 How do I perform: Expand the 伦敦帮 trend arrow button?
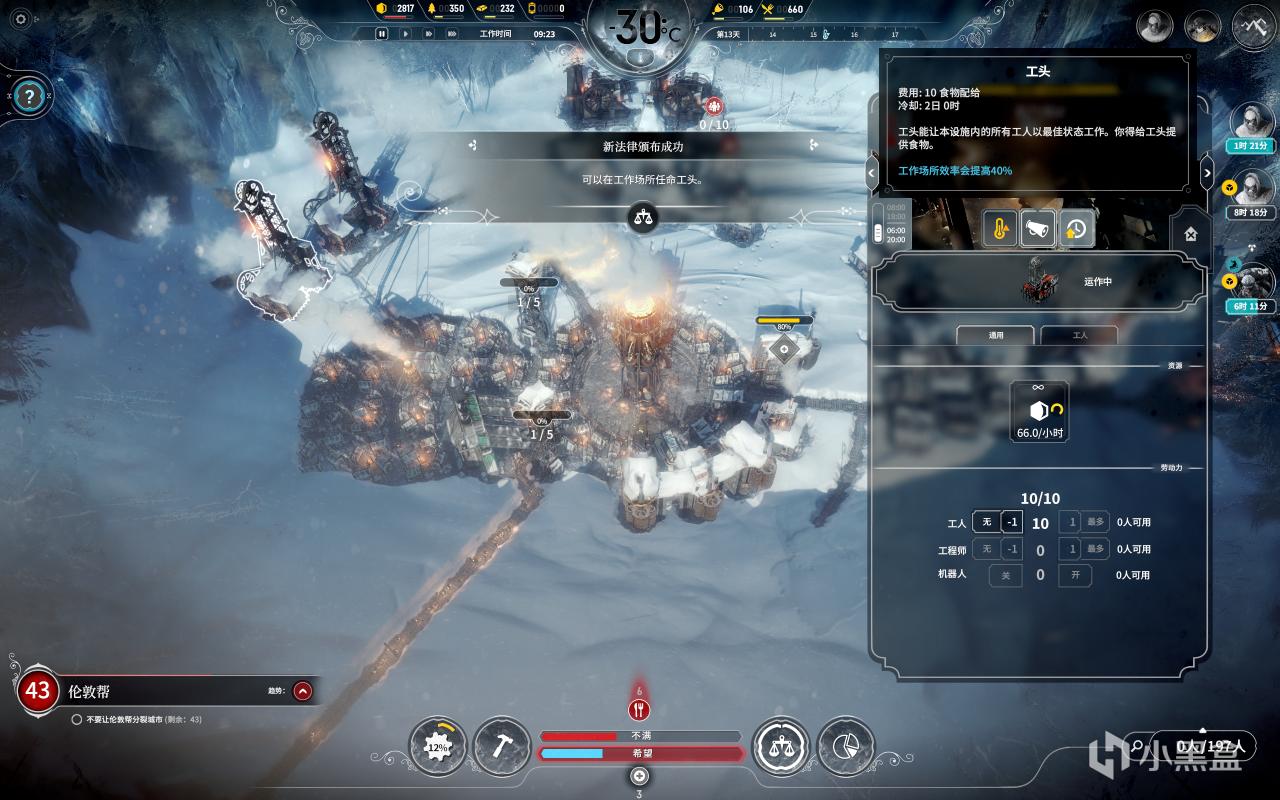point(303,690)
